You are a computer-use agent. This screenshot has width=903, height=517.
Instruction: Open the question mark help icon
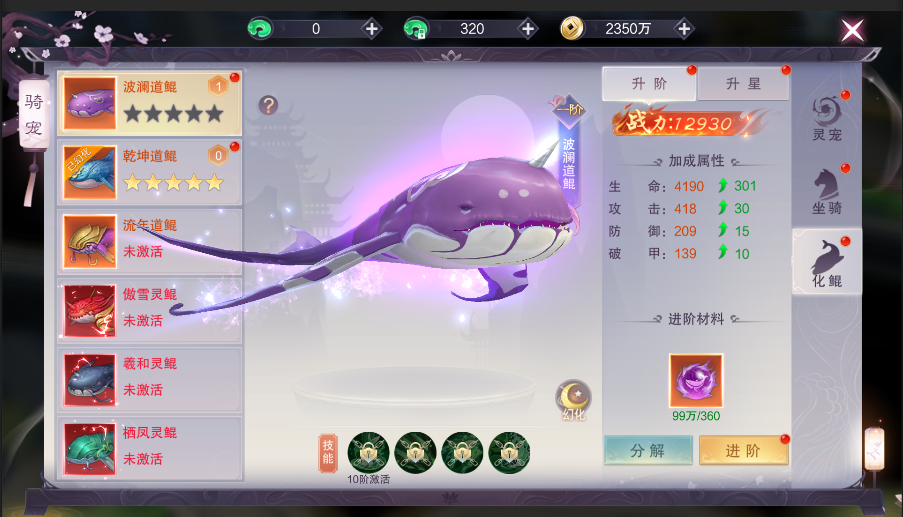click(x=268, y=105)
